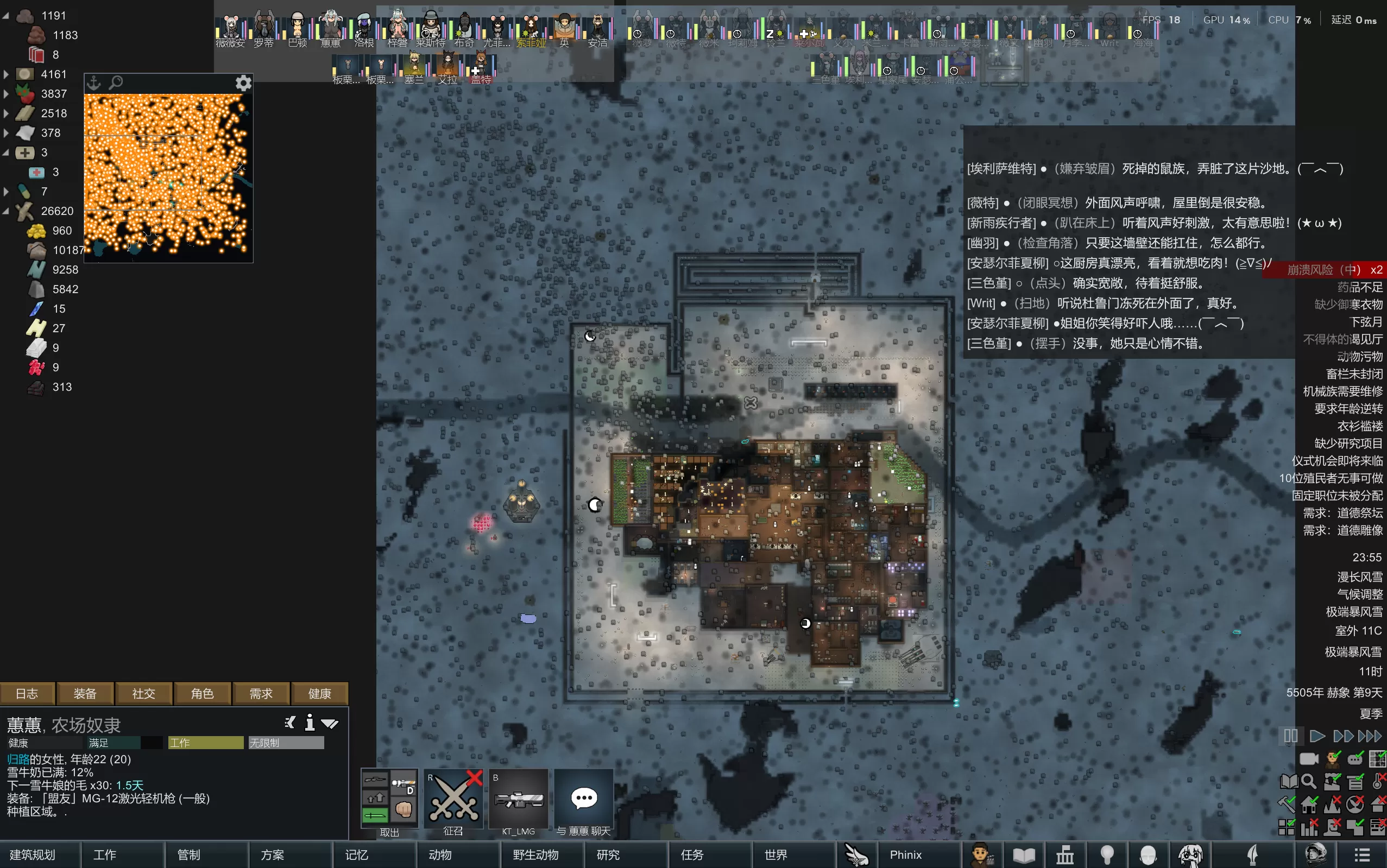Switch to the 健康 health tab
This screenshot has width=1387, height=868.
(319, 694)
